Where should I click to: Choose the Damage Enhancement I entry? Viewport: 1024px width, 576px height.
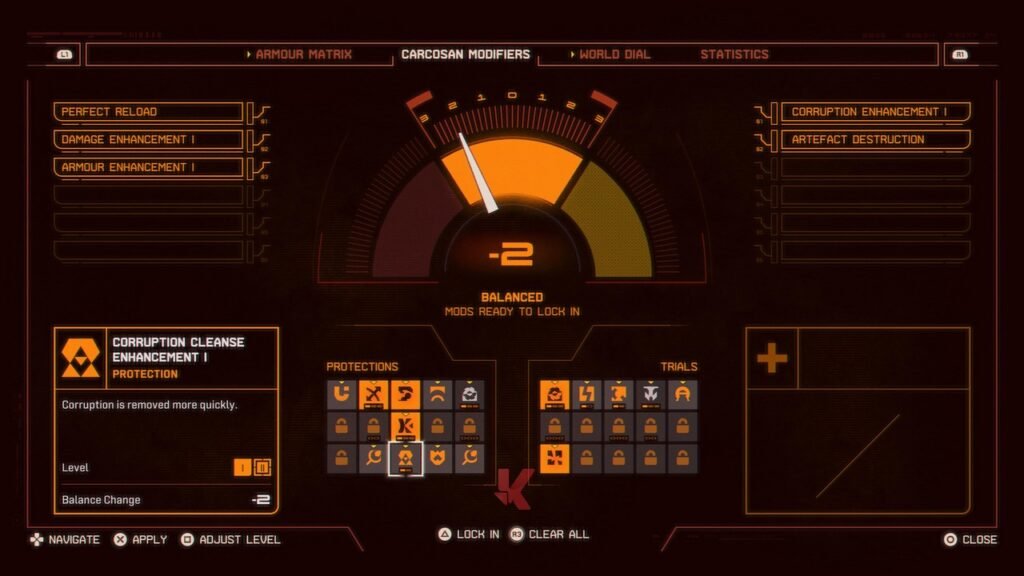[x=148, y=140]
